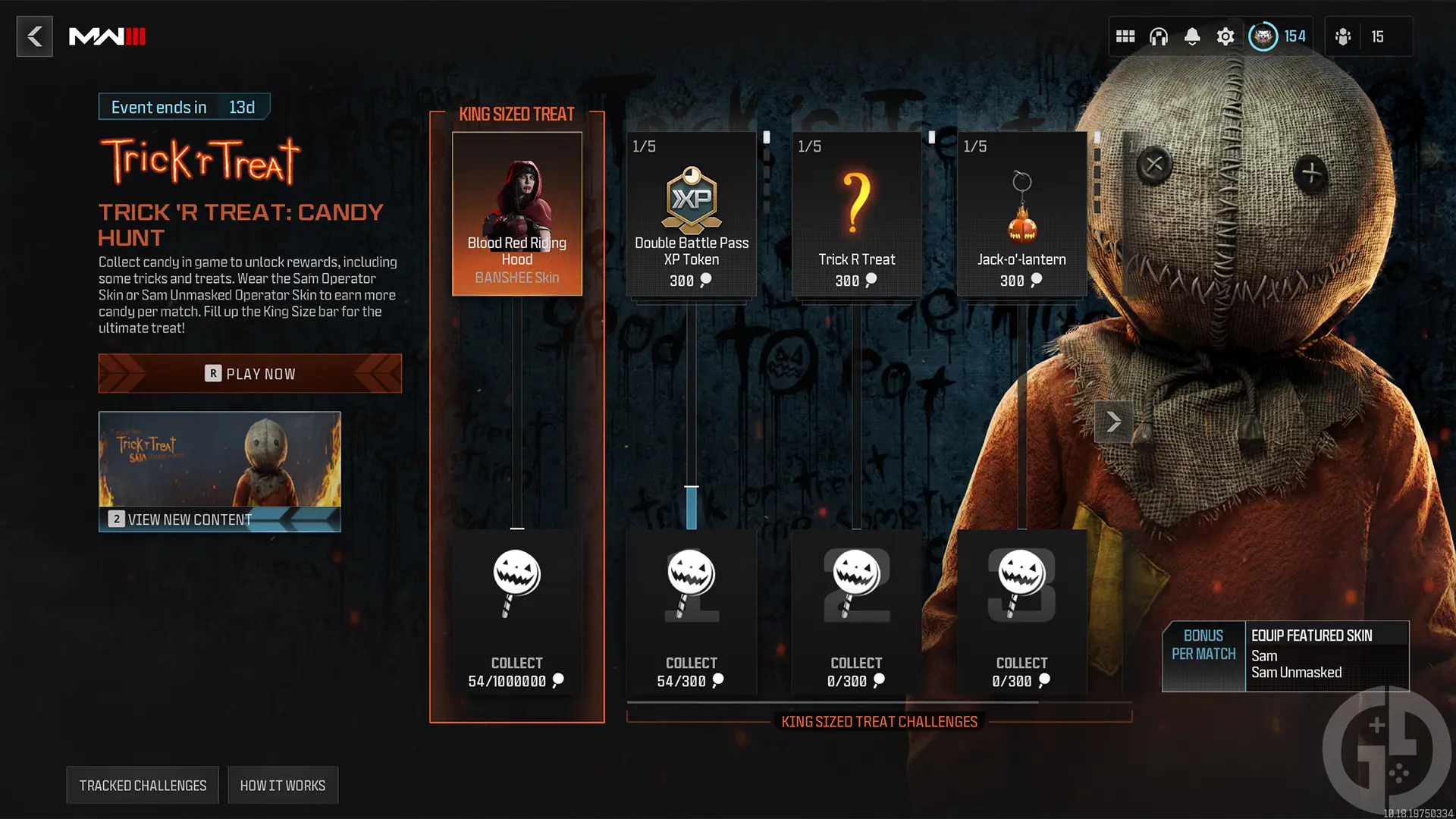Select the Jack-o'-lantern charm reward
The image size is (1456, 819).
[1021, 215]
